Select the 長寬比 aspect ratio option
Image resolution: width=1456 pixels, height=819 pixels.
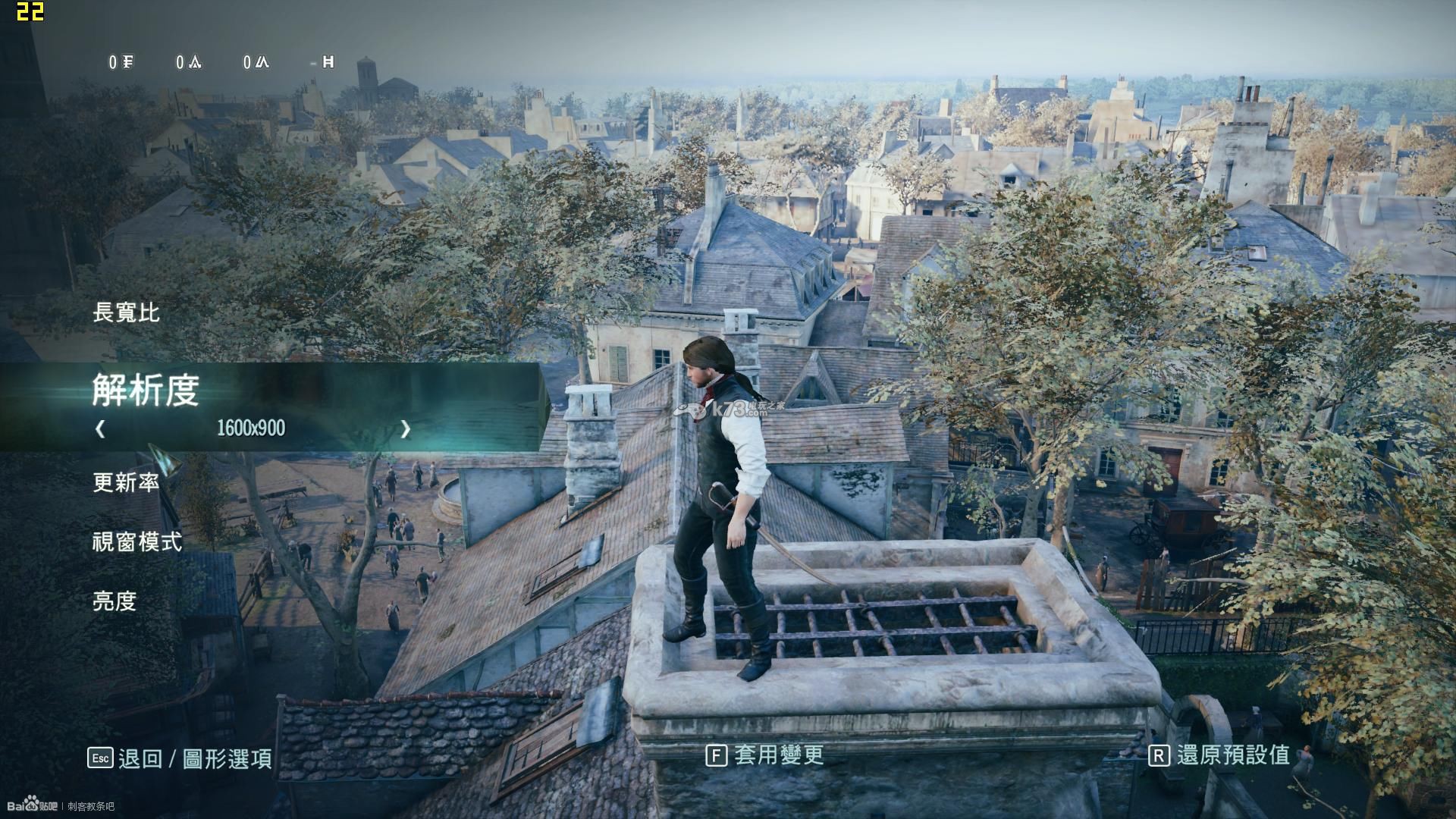(126, 312)
